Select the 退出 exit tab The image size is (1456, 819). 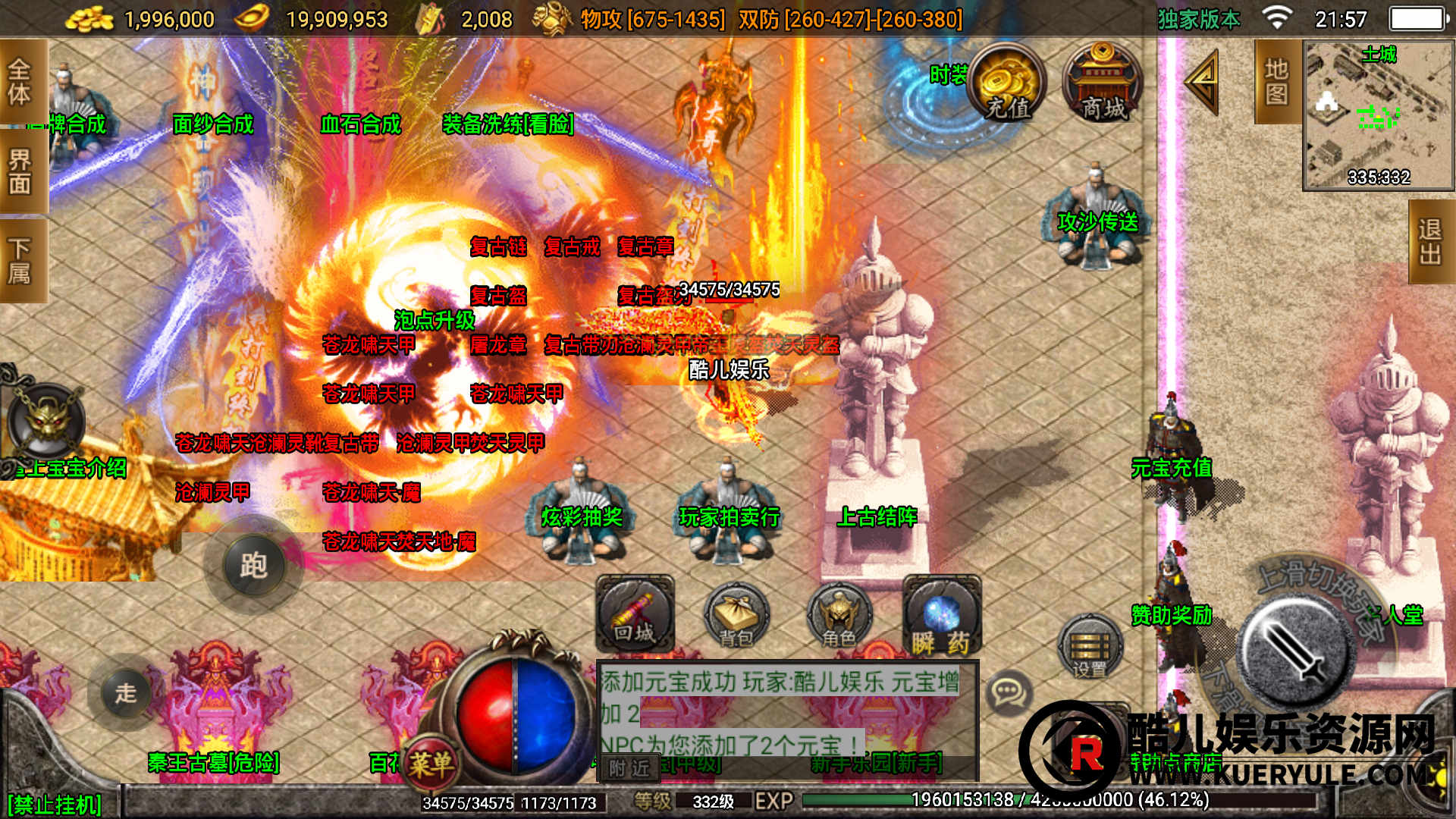(1430, 242)
